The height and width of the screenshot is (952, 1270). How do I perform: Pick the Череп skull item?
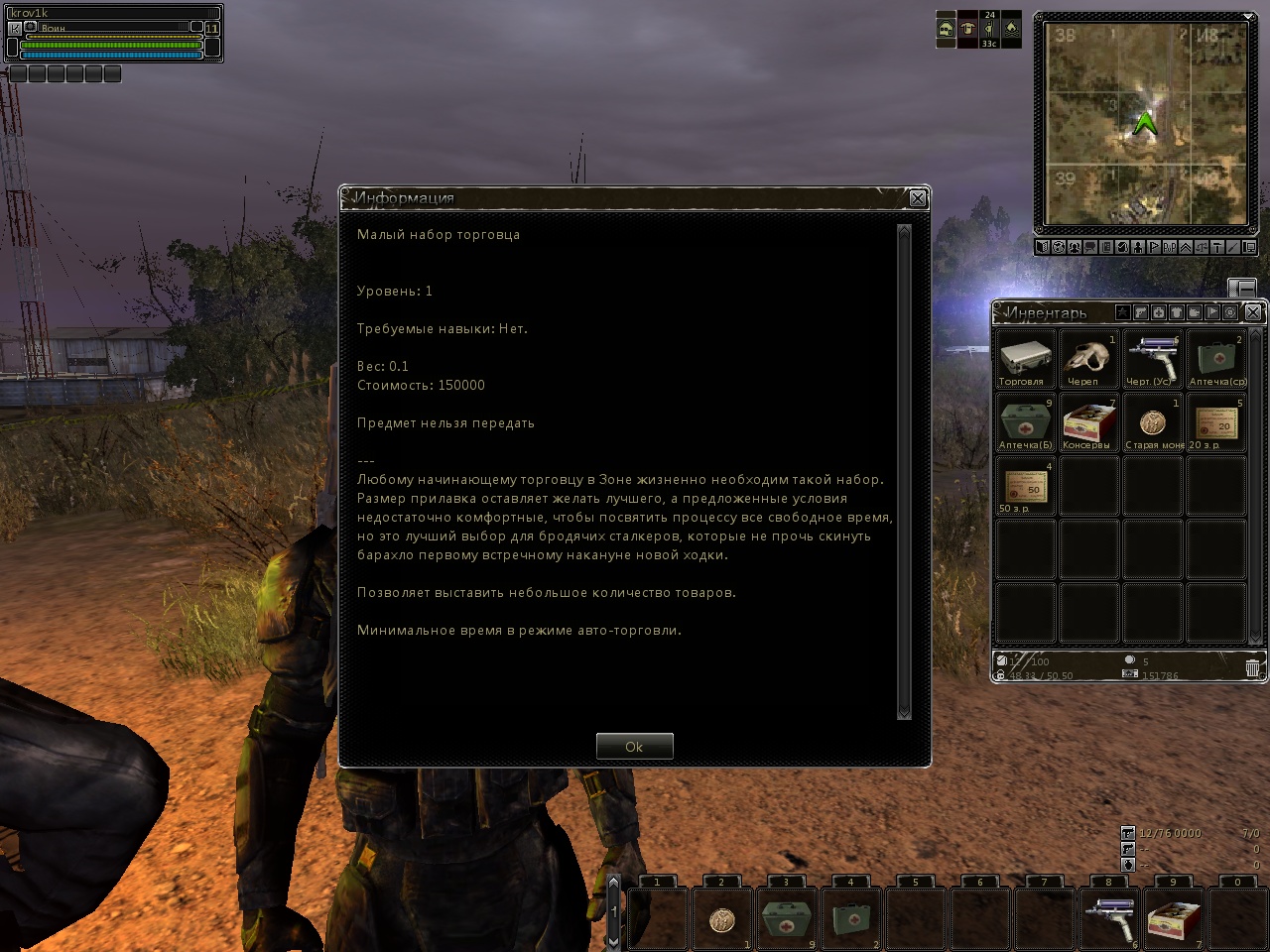[x=1088, y=359]
